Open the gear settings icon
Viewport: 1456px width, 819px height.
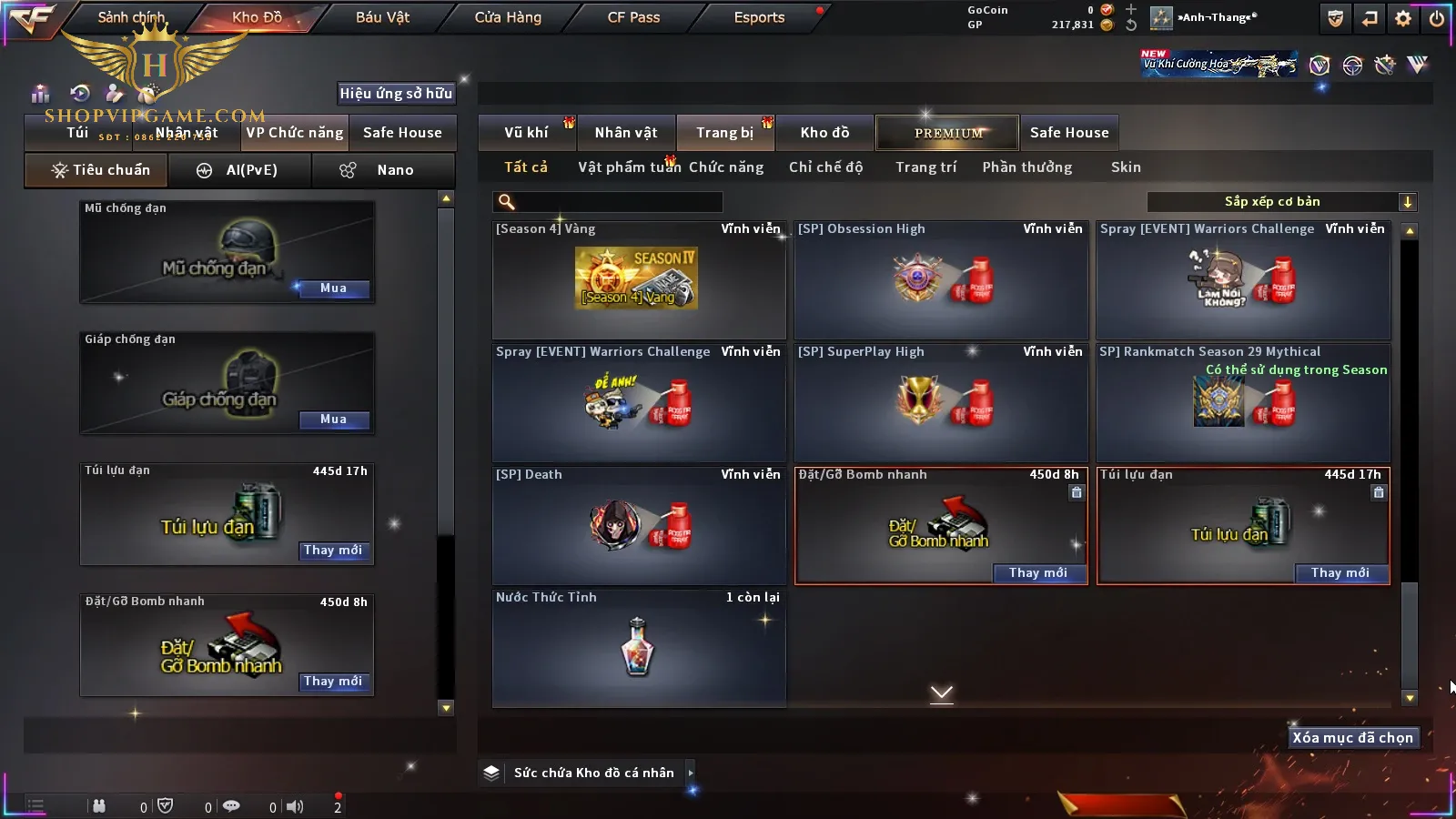coord(1403,18)
